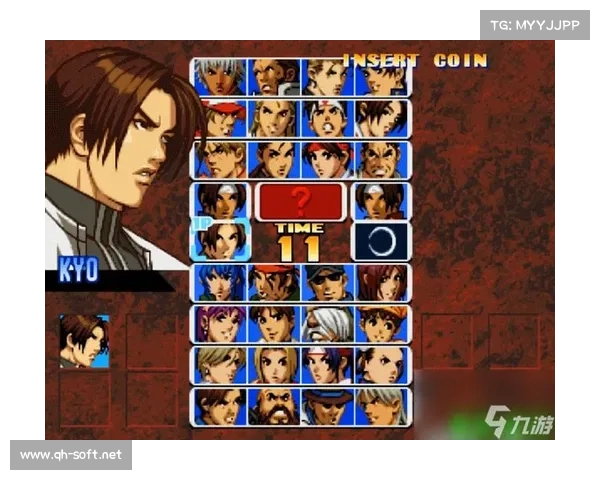600x480 pixels.
Task: Open the www.qh-soft.net watermark link
Action: pyautogui.click(x=71, y=455)
